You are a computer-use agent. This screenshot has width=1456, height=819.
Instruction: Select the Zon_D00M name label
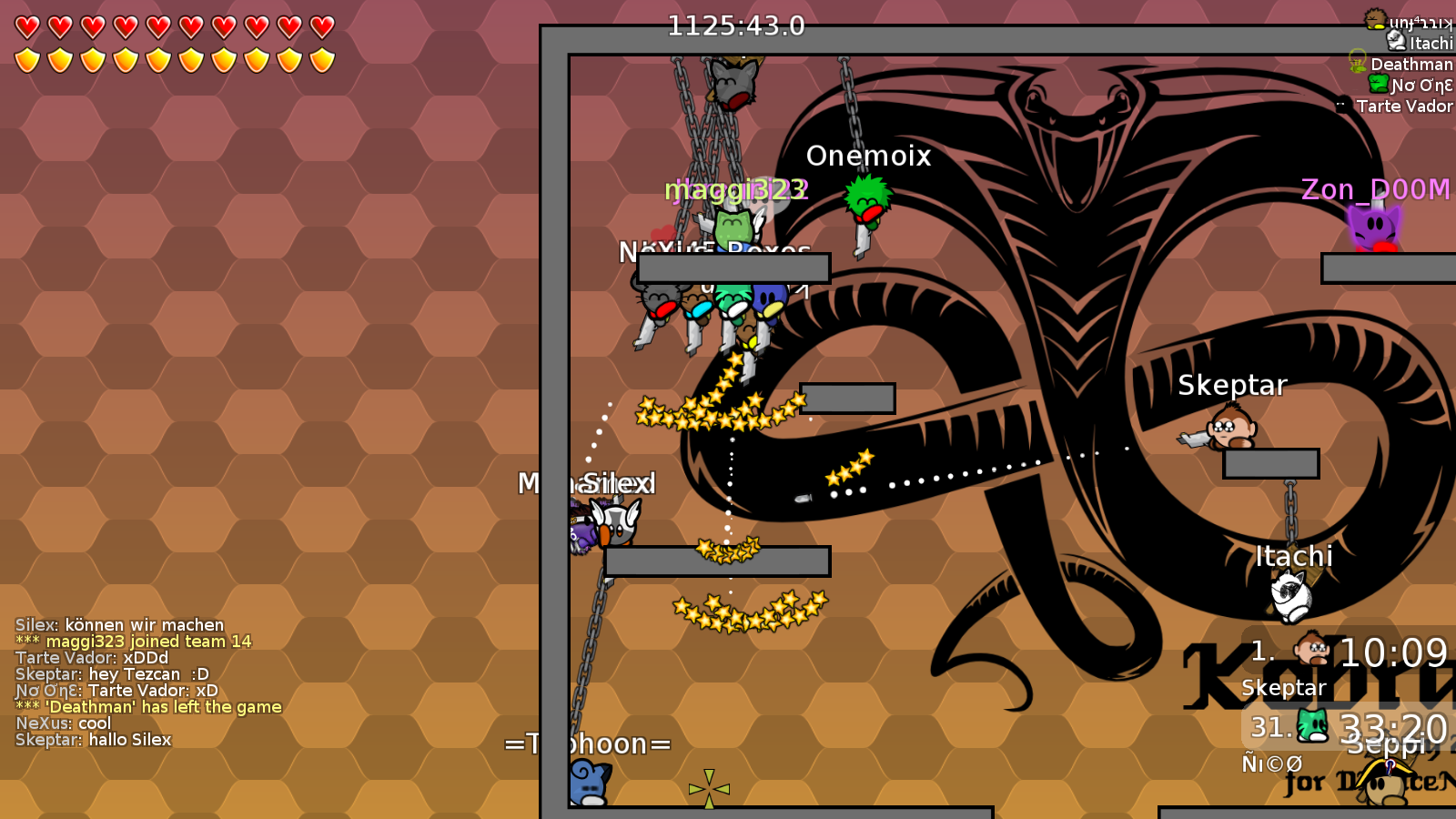pyautogui.click(x=1374, y=189)
